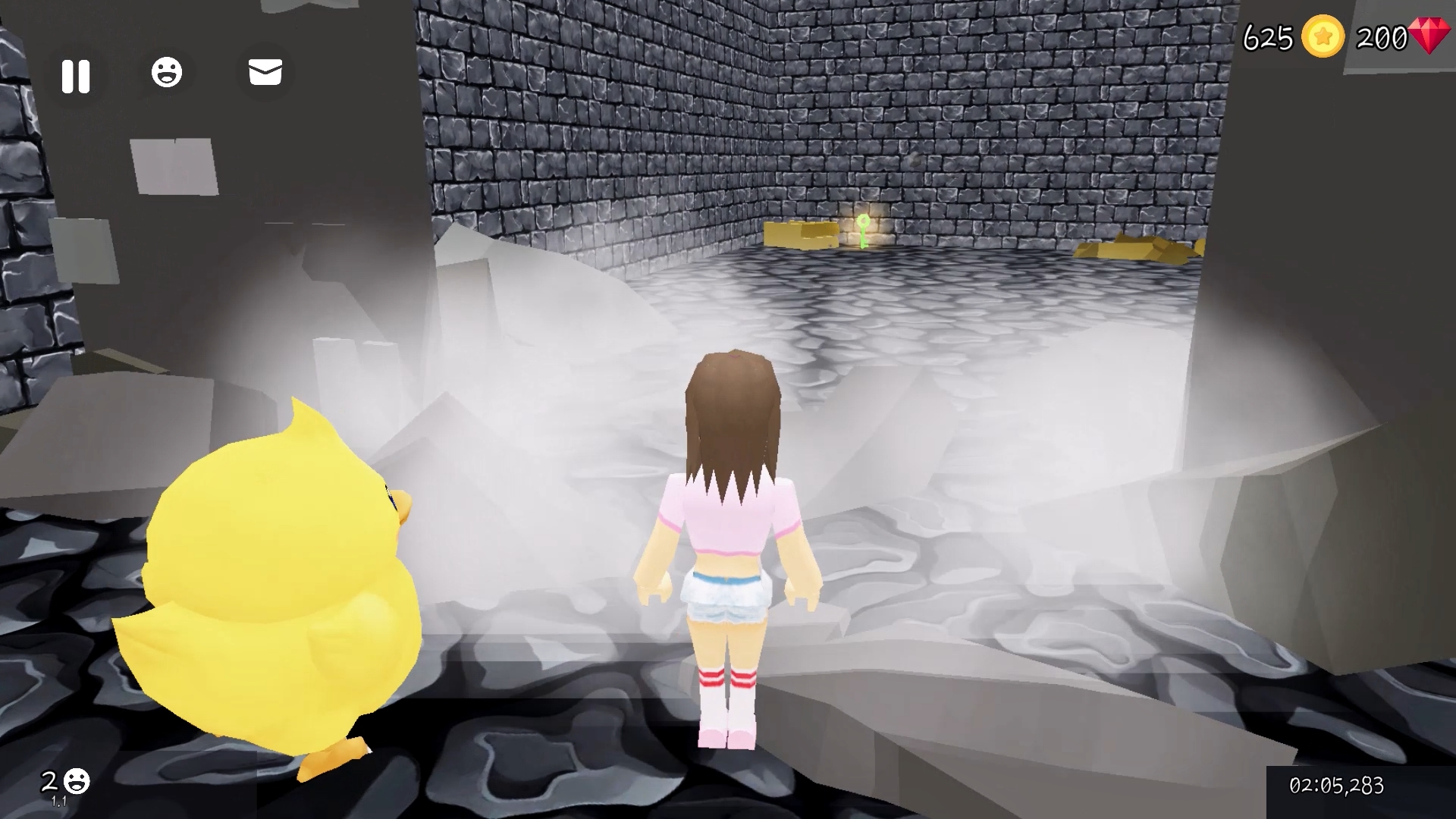Image resolution: width=1456 pixels, height=819 pixels.
Task: Open the mail envelope icon
Action: (264, 72)
